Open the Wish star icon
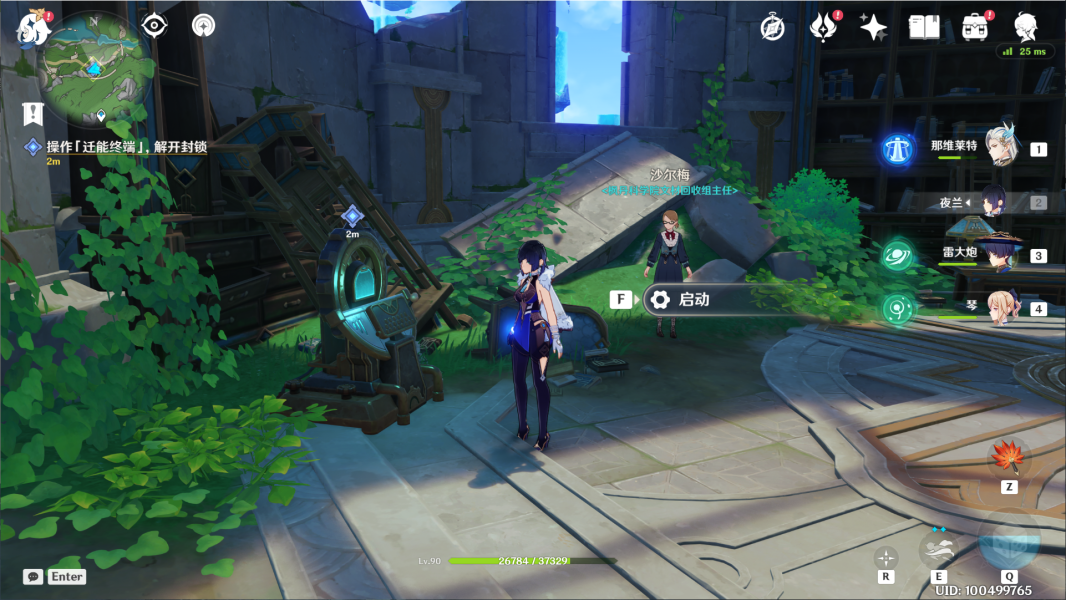The image size is (1066, 600). pyautogui.click(x=873, y=27)
